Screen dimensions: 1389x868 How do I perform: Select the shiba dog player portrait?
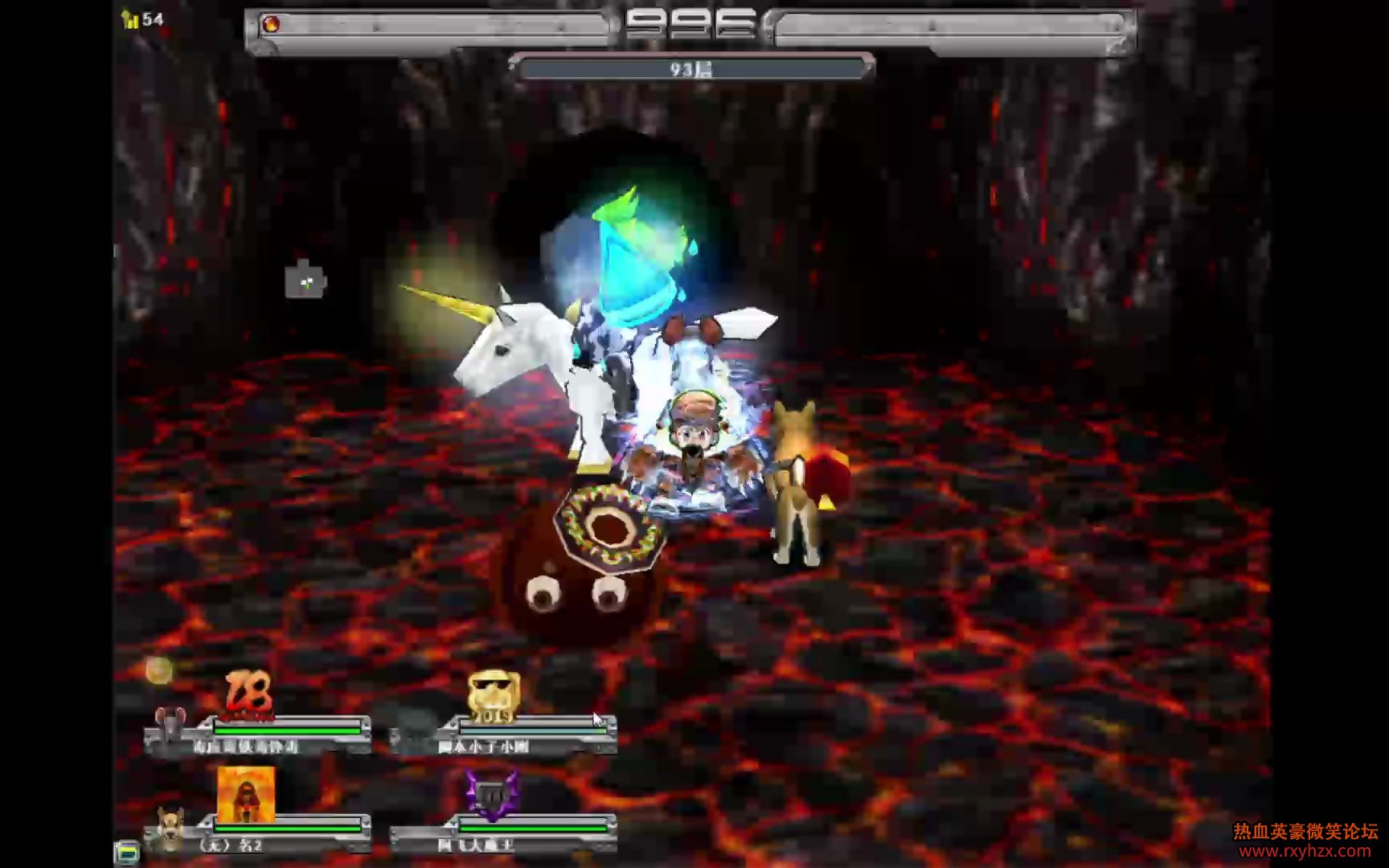pyautogui.click(x=170, y=828)
